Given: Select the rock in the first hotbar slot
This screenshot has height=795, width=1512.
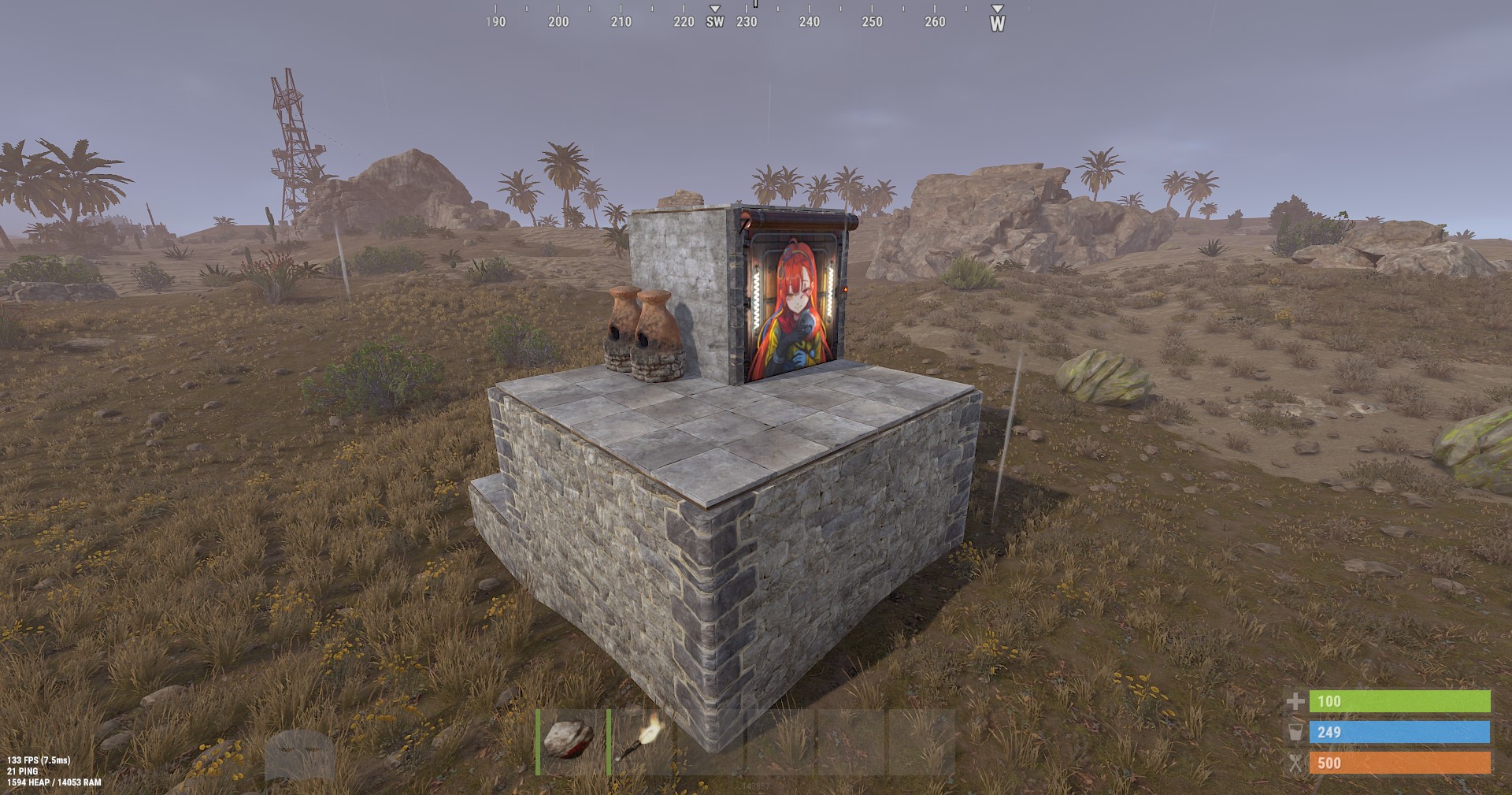Looking at the screenshot, I should click(x=569, y=741).
